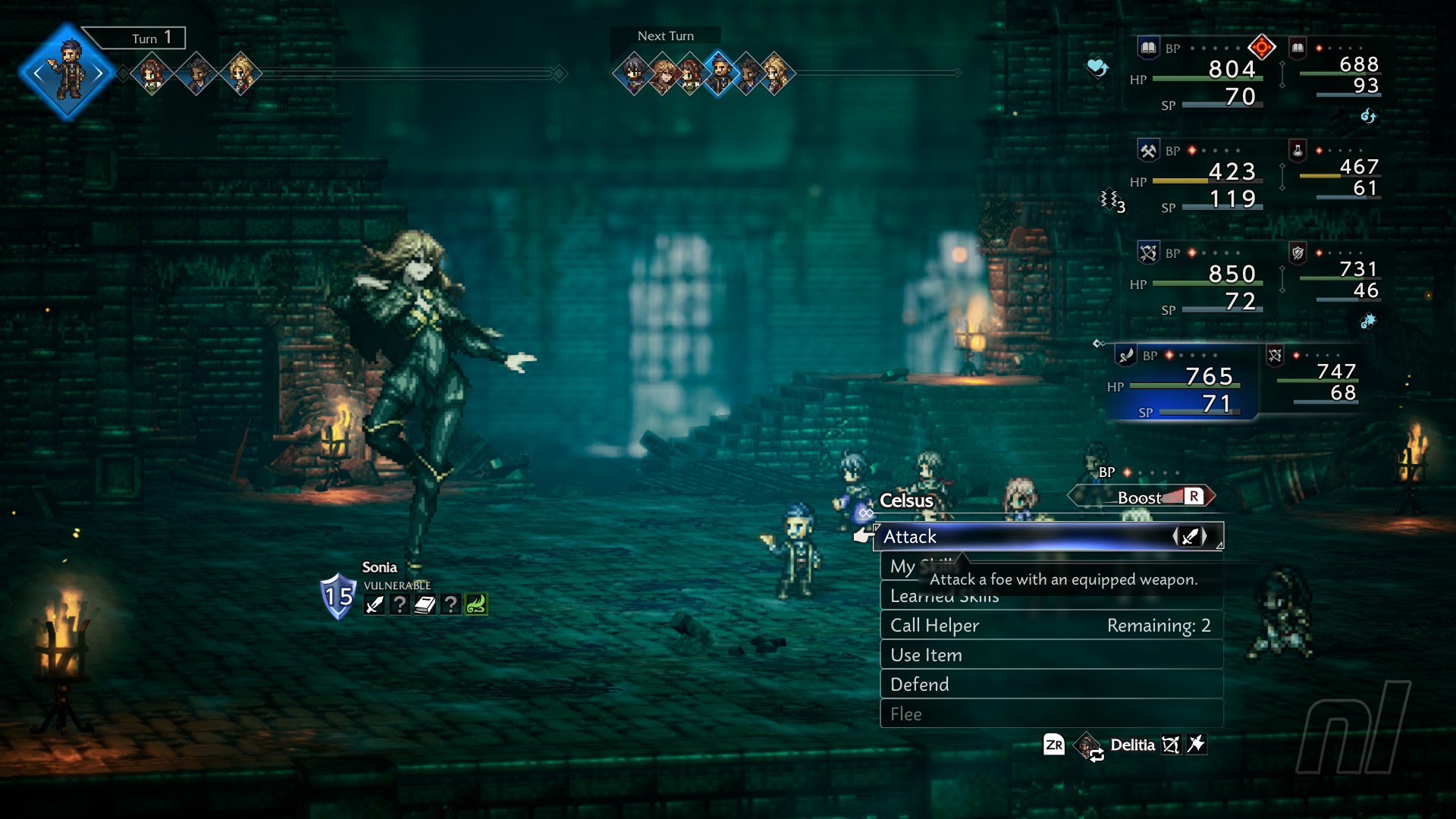This screenshot has width=1456, height=819.
Task: Select the highlighted portrait in Next Turn order
Action: point(719,73)
